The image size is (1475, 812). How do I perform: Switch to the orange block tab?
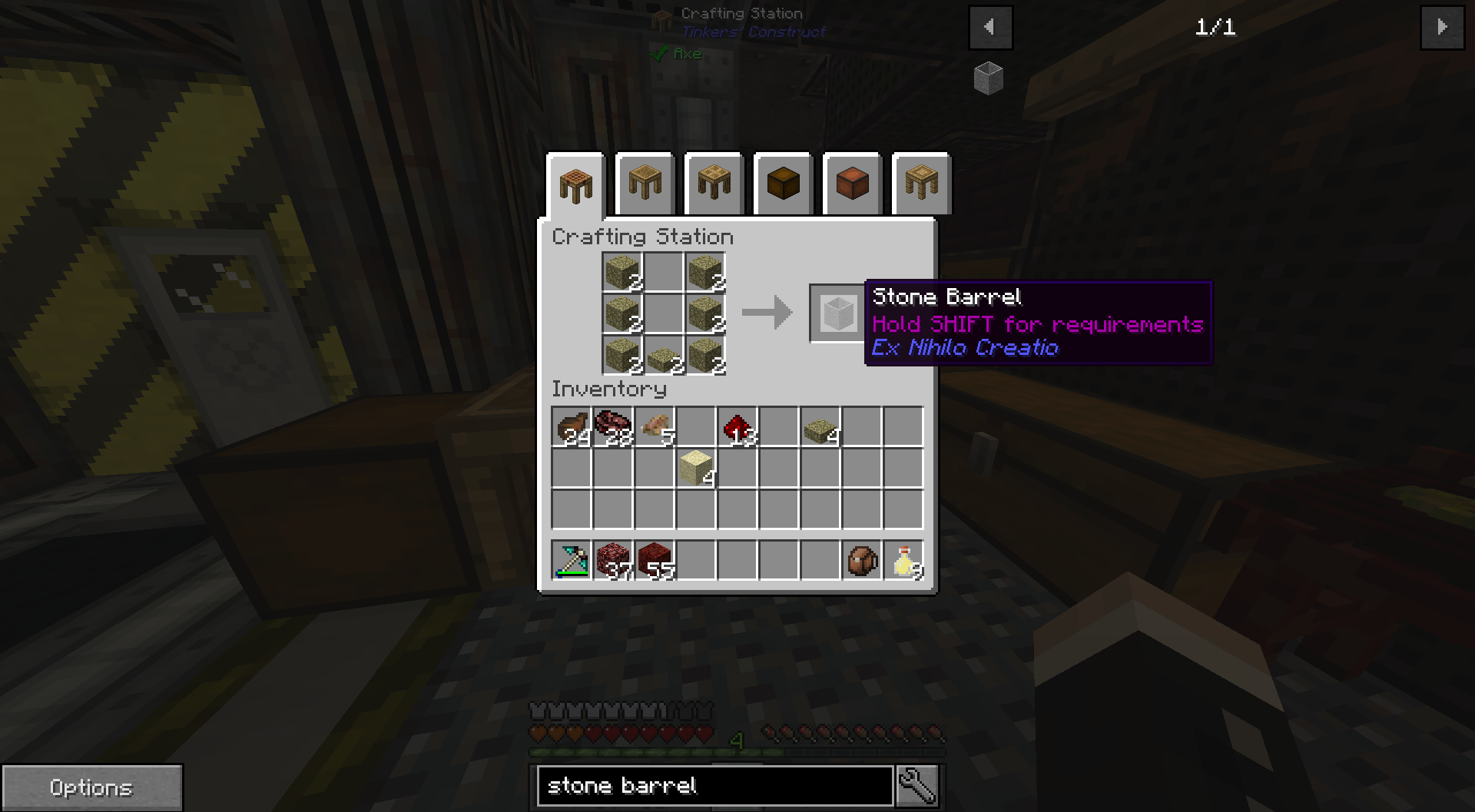(852, 184)
